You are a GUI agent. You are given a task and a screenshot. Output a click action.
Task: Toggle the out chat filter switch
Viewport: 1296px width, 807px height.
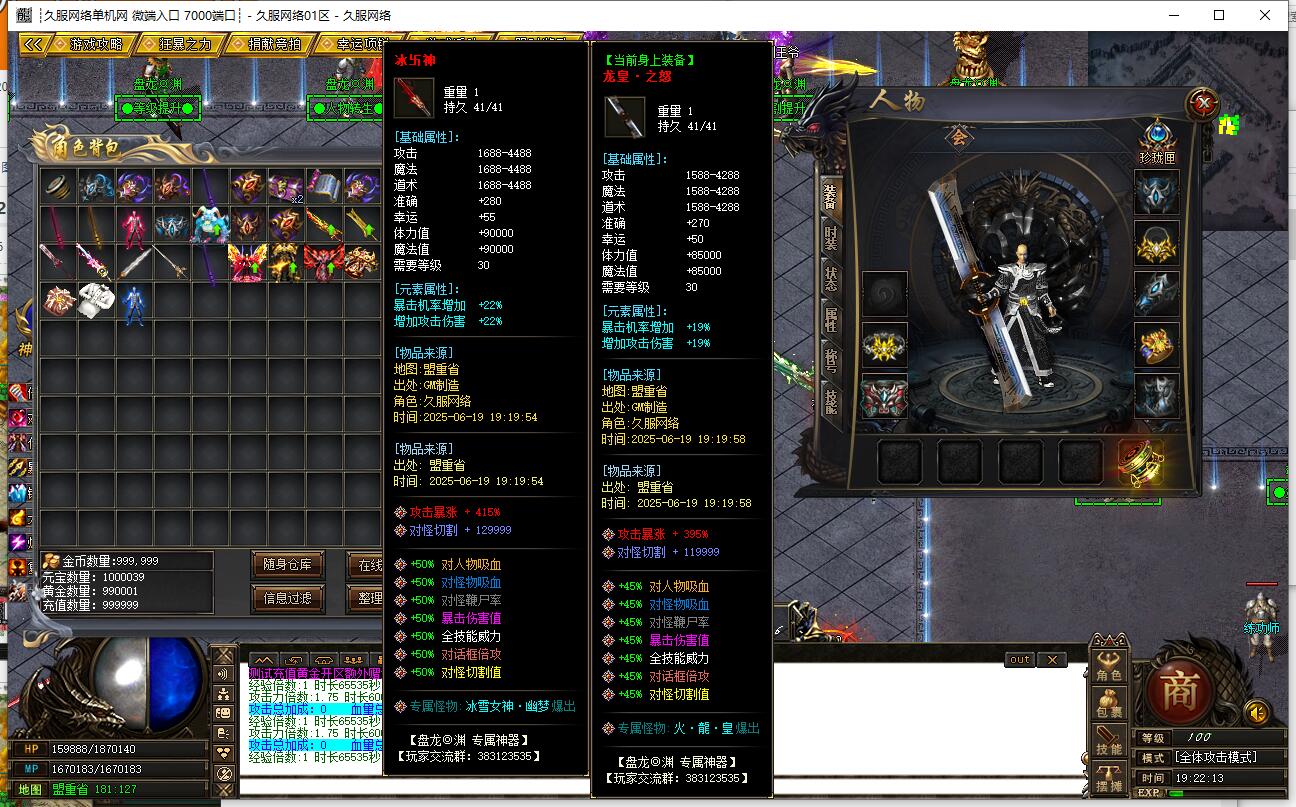point(1019,659)
